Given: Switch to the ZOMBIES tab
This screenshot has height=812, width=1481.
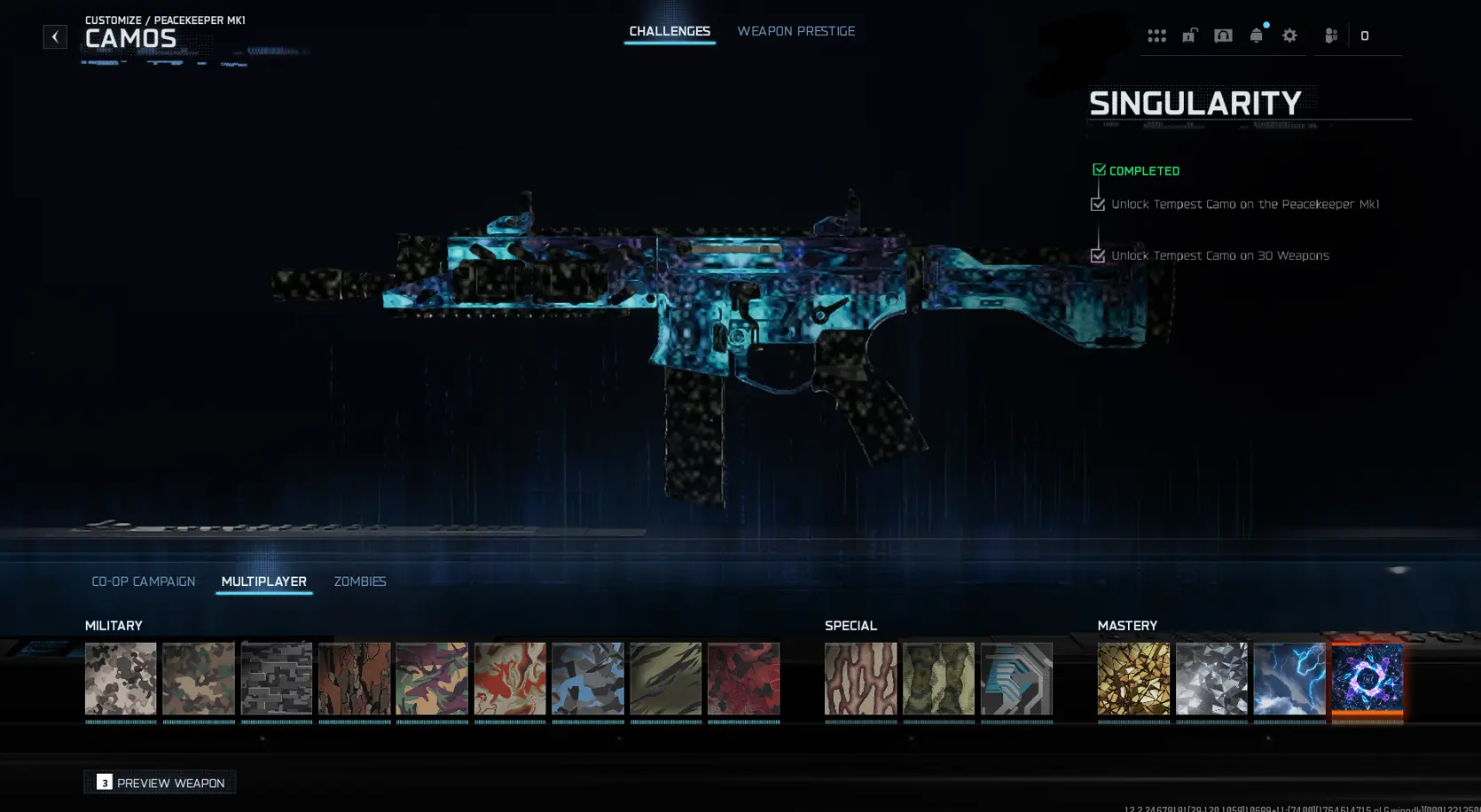Looking at the screenshot, I should pyautogui.click(x=359, y=582).
